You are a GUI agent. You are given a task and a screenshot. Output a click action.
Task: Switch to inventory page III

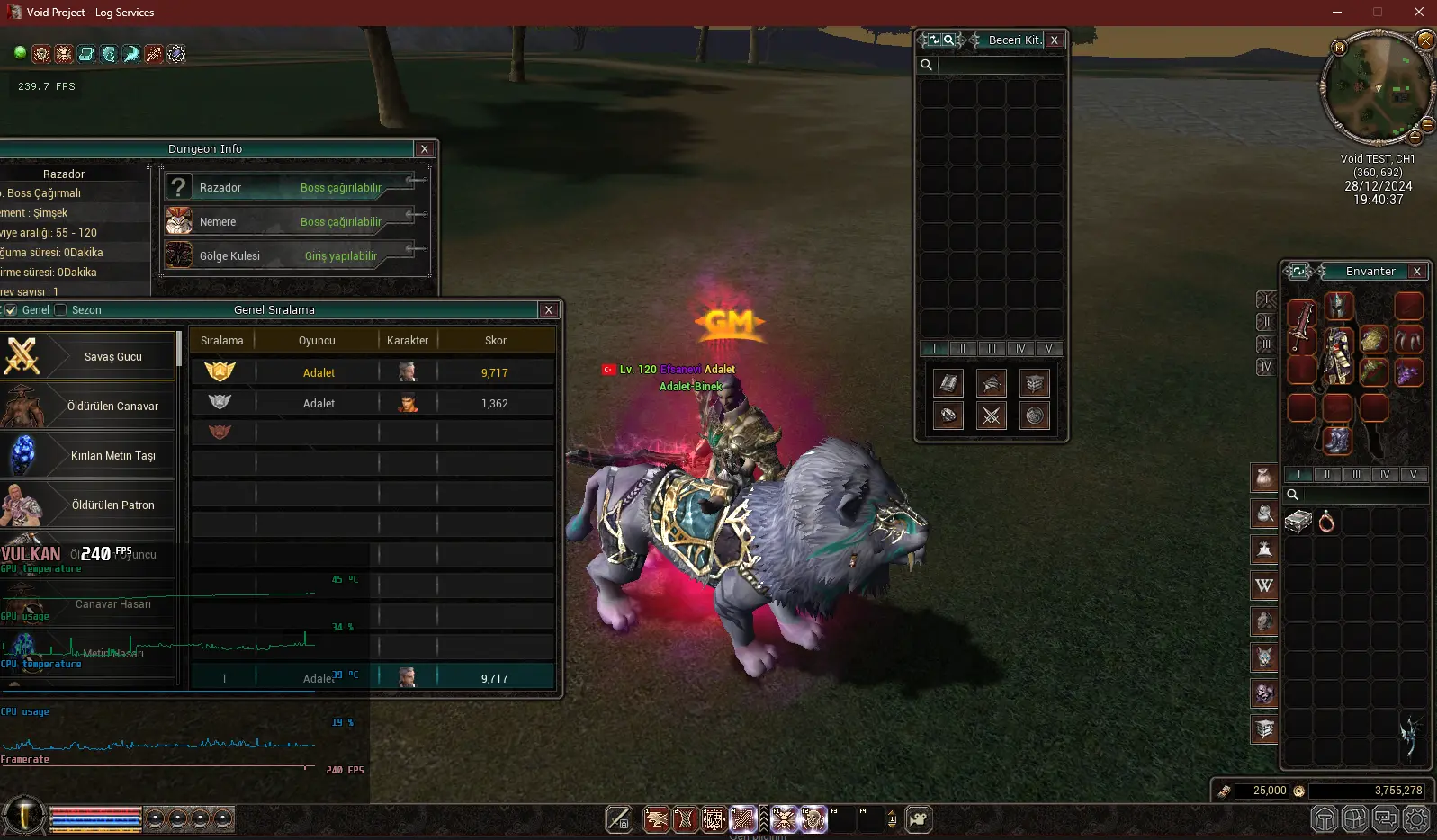point(1356,475)
